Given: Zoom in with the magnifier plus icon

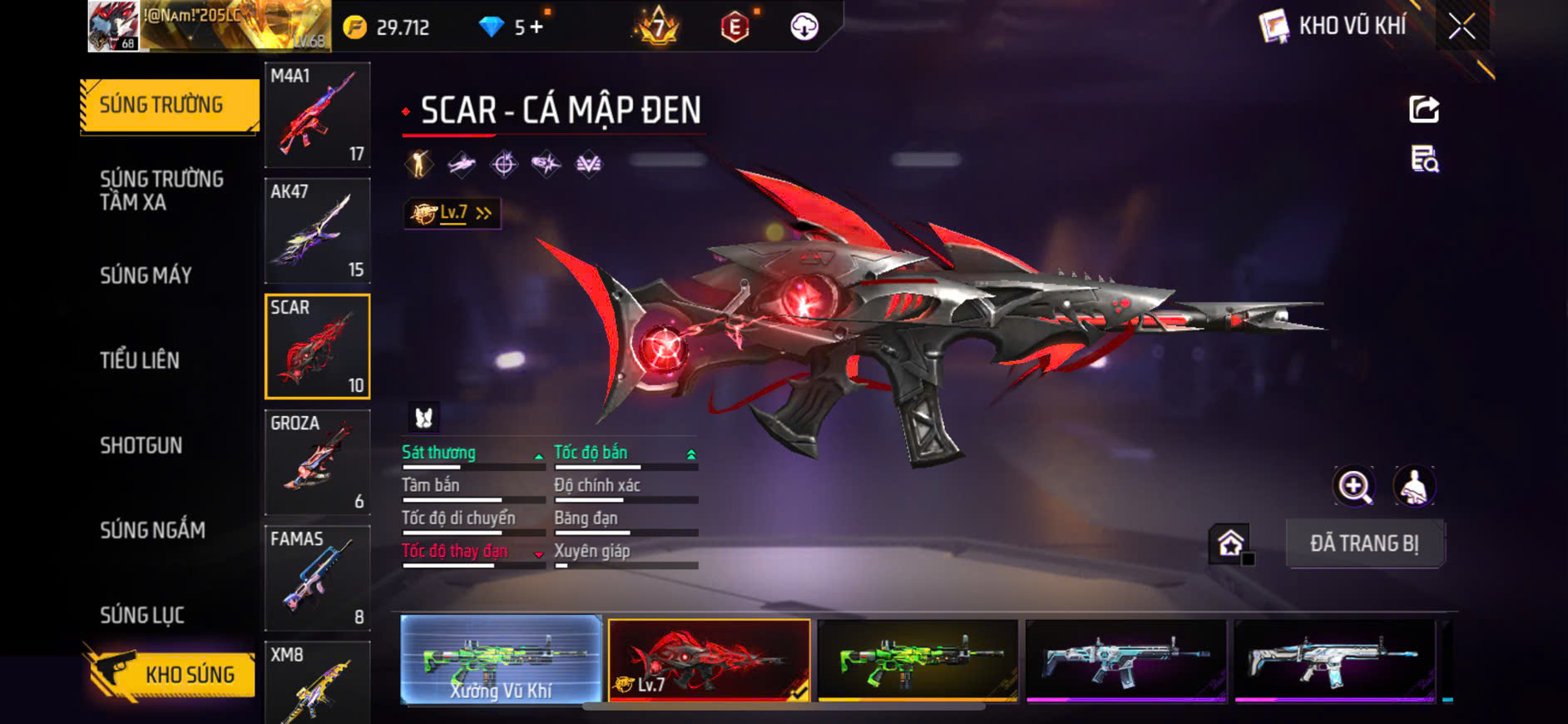Looking at the screenshot, I should tap(1354, 487).
